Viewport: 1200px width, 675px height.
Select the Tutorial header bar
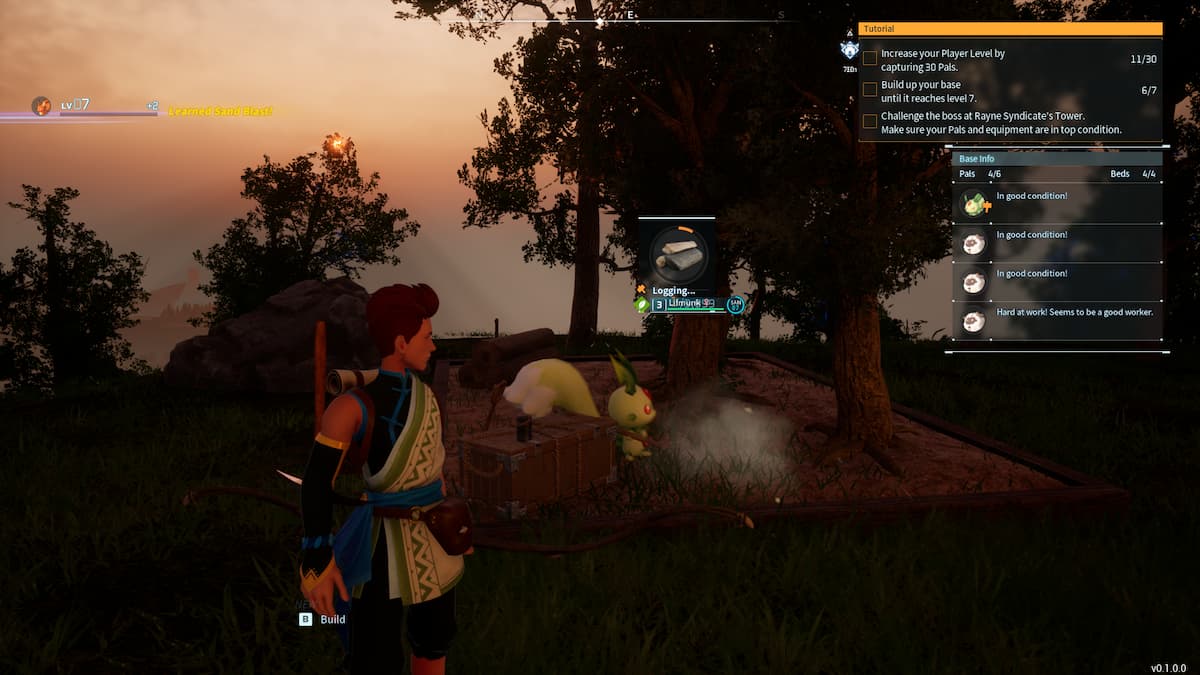[x=1010, y=29]
